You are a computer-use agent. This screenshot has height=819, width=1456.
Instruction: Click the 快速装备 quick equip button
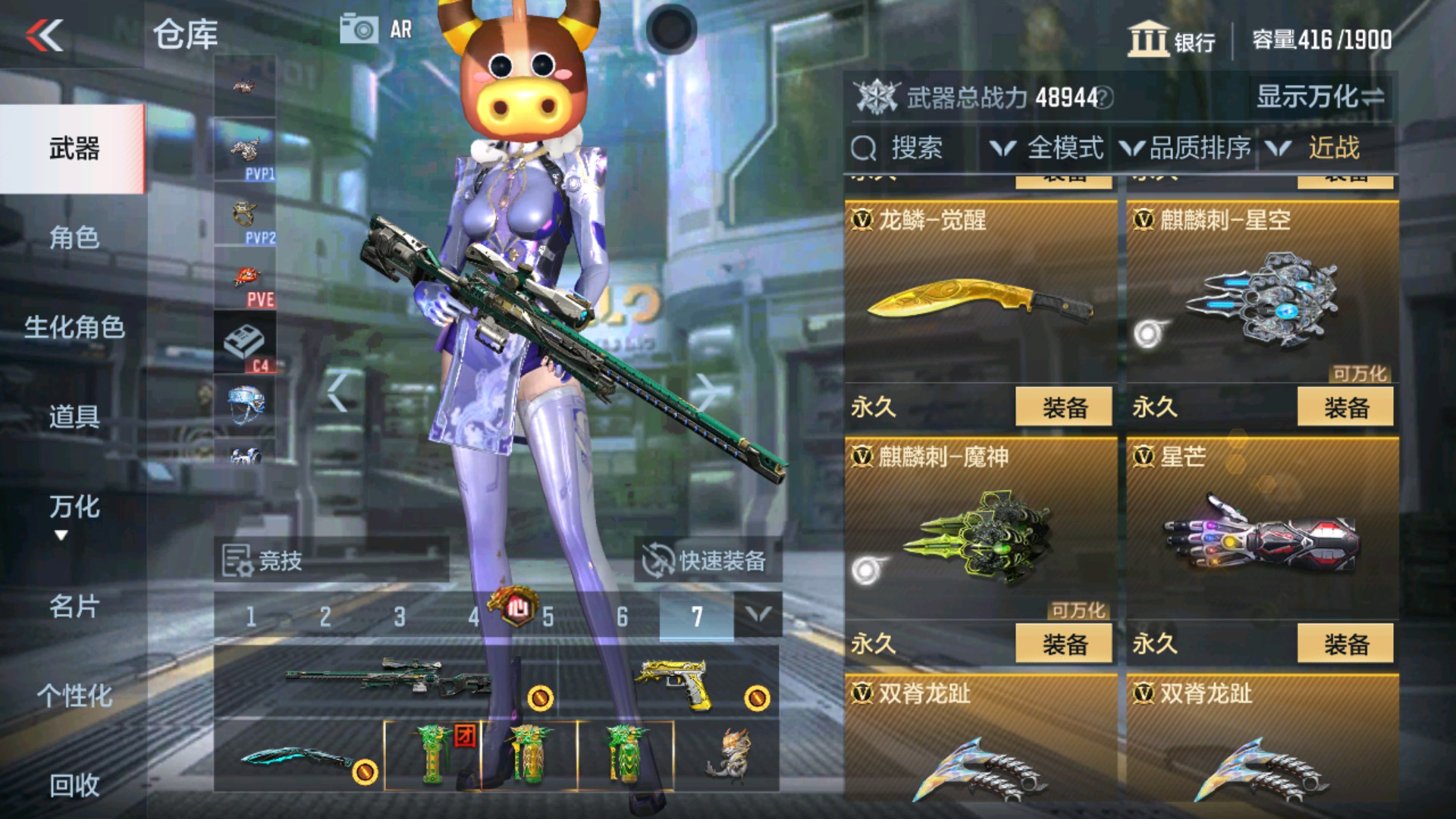click(x=709, y=560)
